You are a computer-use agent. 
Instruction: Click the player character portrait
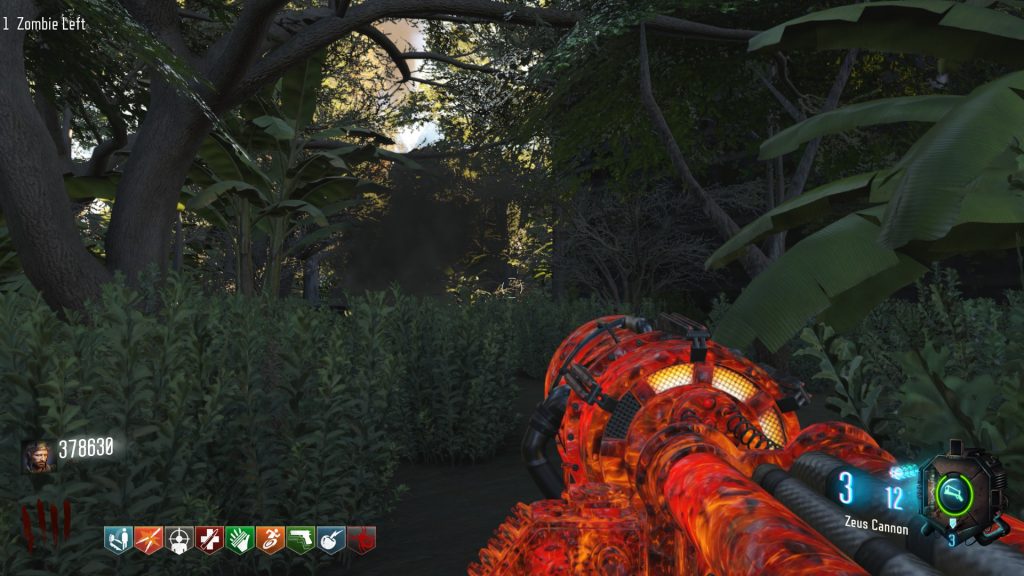[x=37, y=456]
